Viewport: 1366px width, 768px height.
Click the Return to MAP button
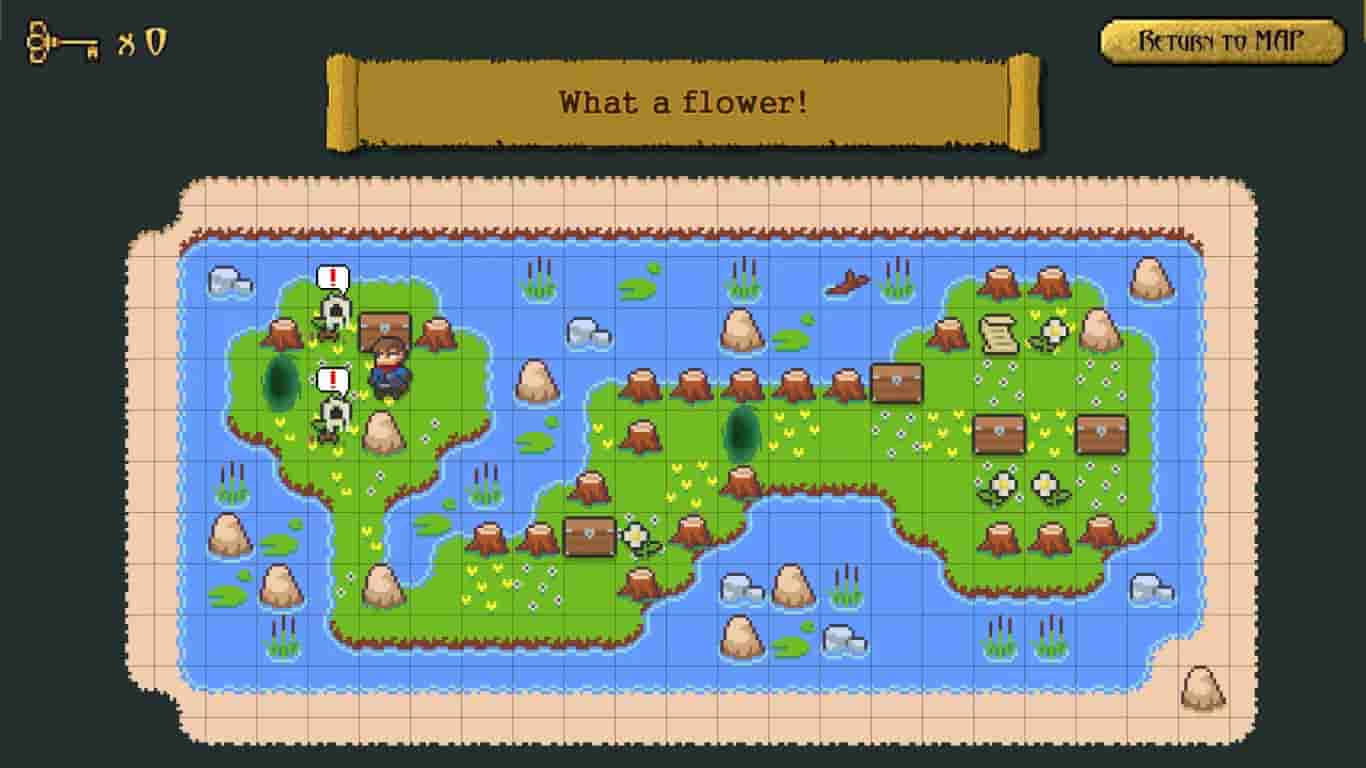pos(1220,38)
